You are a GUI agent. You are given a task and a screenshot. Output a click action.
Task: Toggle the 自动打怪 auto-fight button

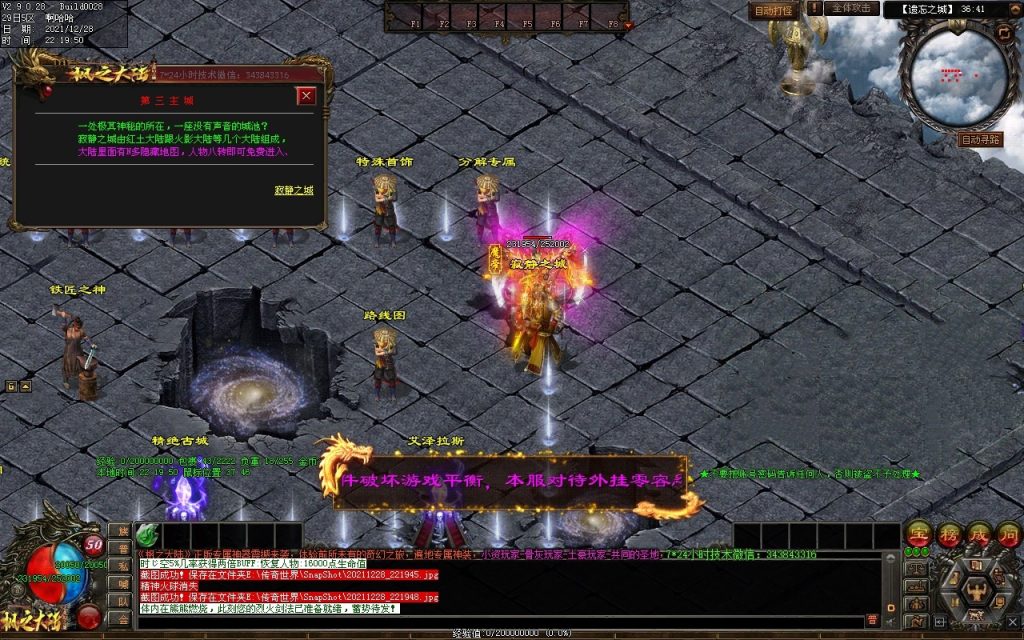[772, 10]
